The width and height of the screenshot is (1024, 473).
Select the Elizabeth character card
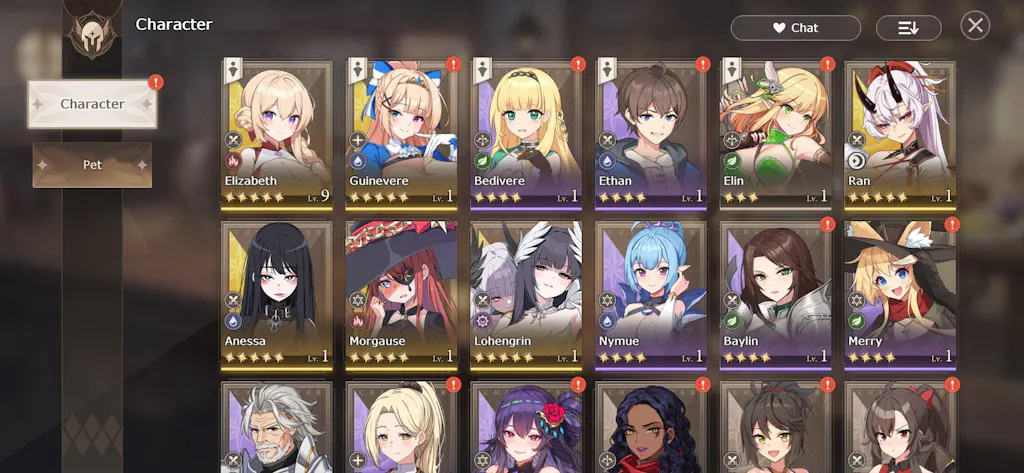tap(277, 133)
